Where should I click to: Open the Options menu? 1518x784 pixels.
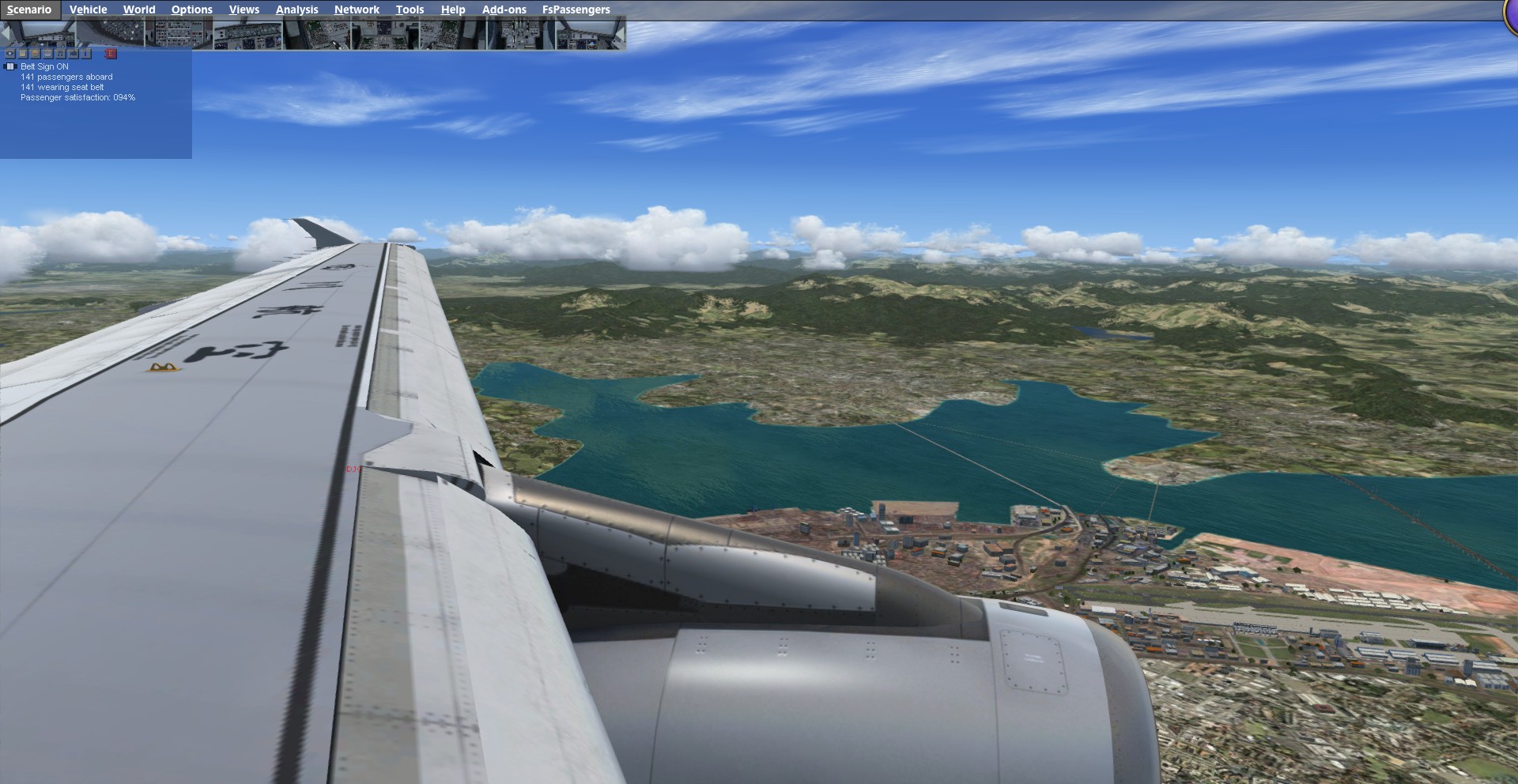click(x=191, y=9)
